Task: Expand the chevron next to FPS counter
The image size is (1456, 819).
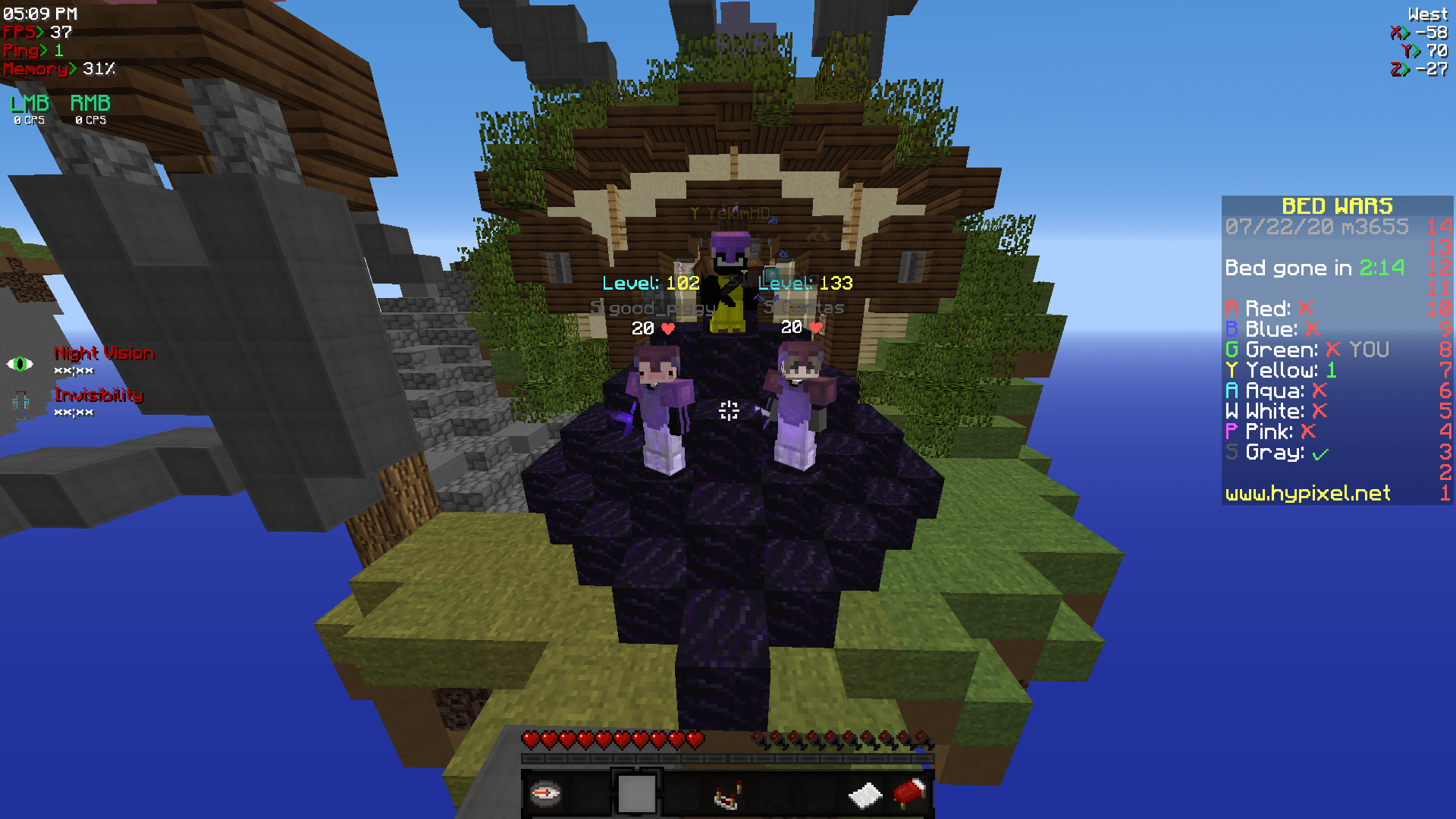Action: (x=42, y=33)
